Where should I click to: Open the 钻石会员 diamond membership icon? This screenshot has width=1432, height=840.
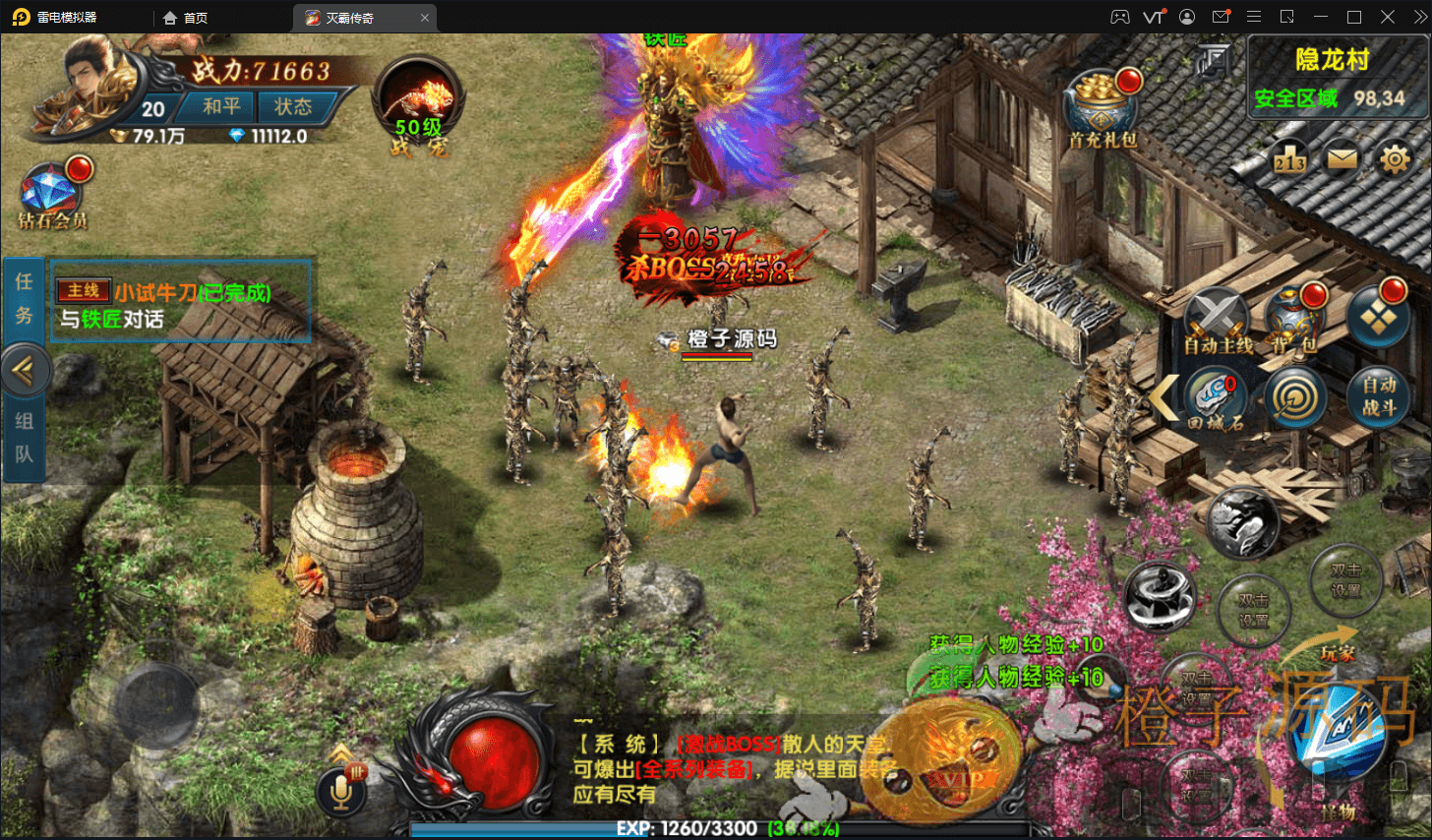[x=51, y=194]
